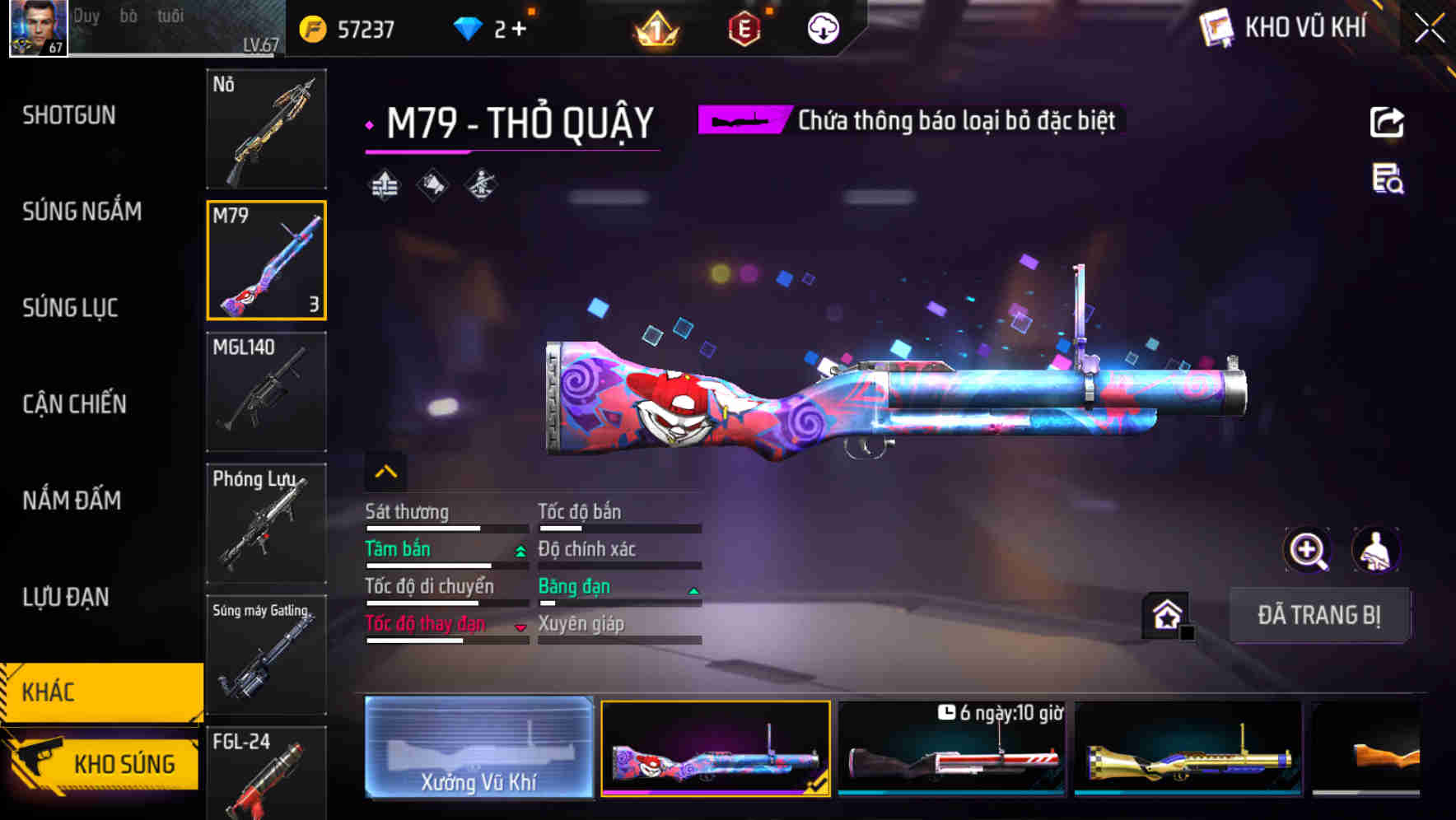Select the SÚNG LỤC category

point(70,308)
